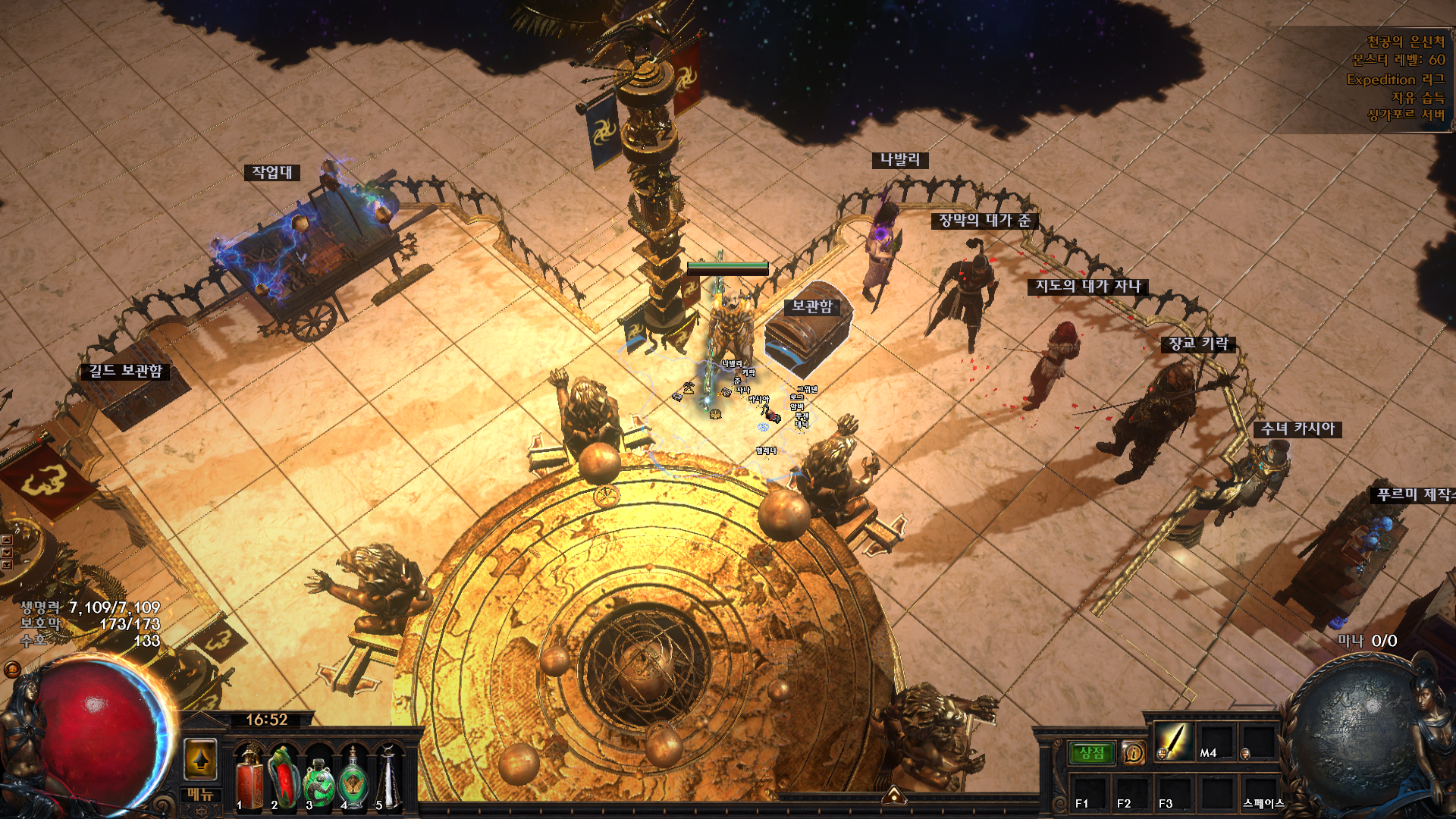
Task: Open the chat speech bubble icon
Action: 12,670
